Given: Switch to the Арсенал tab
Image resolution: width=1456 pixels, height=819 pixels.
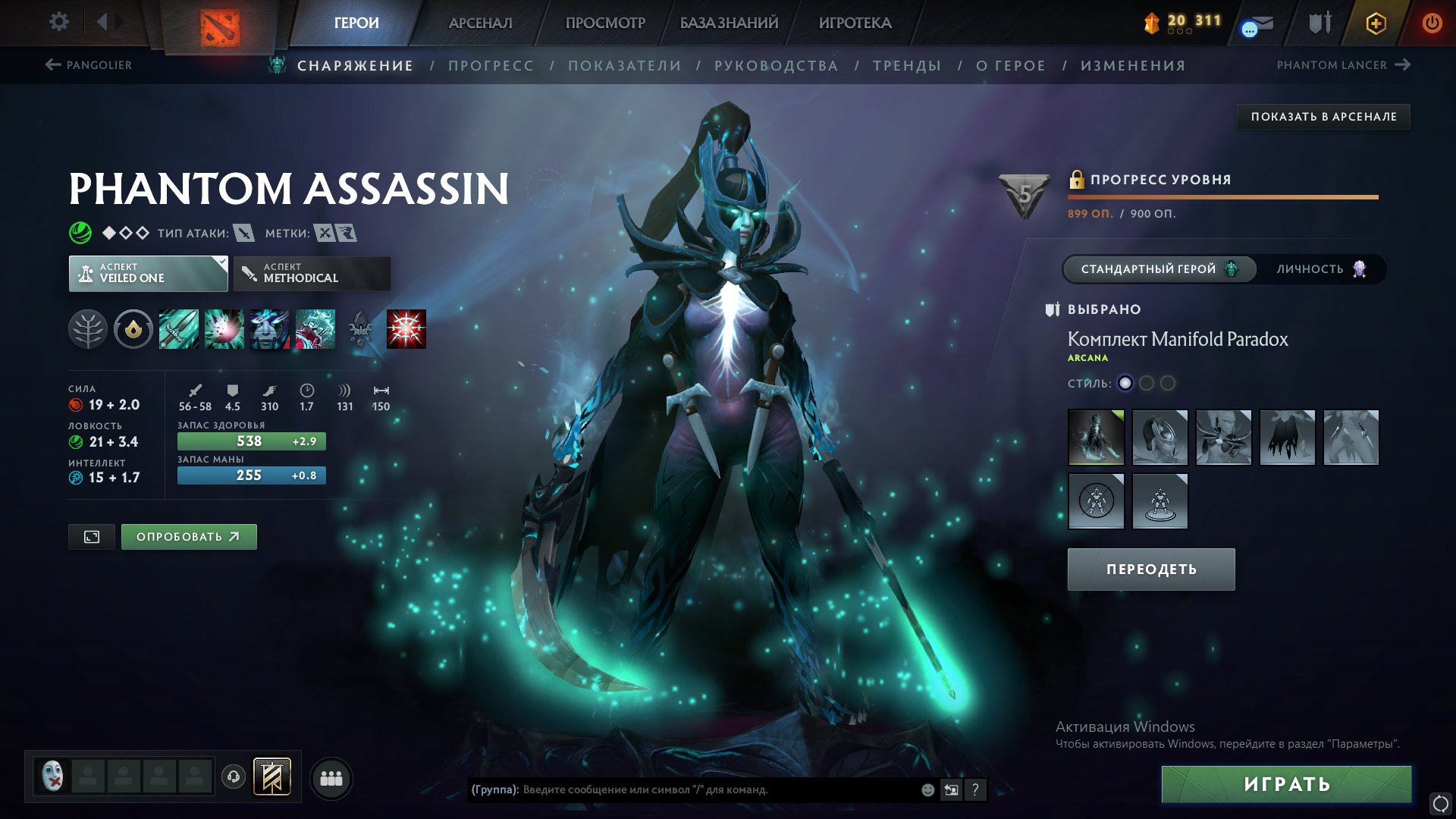Looking at the screenshot, I should coord(480,23).
